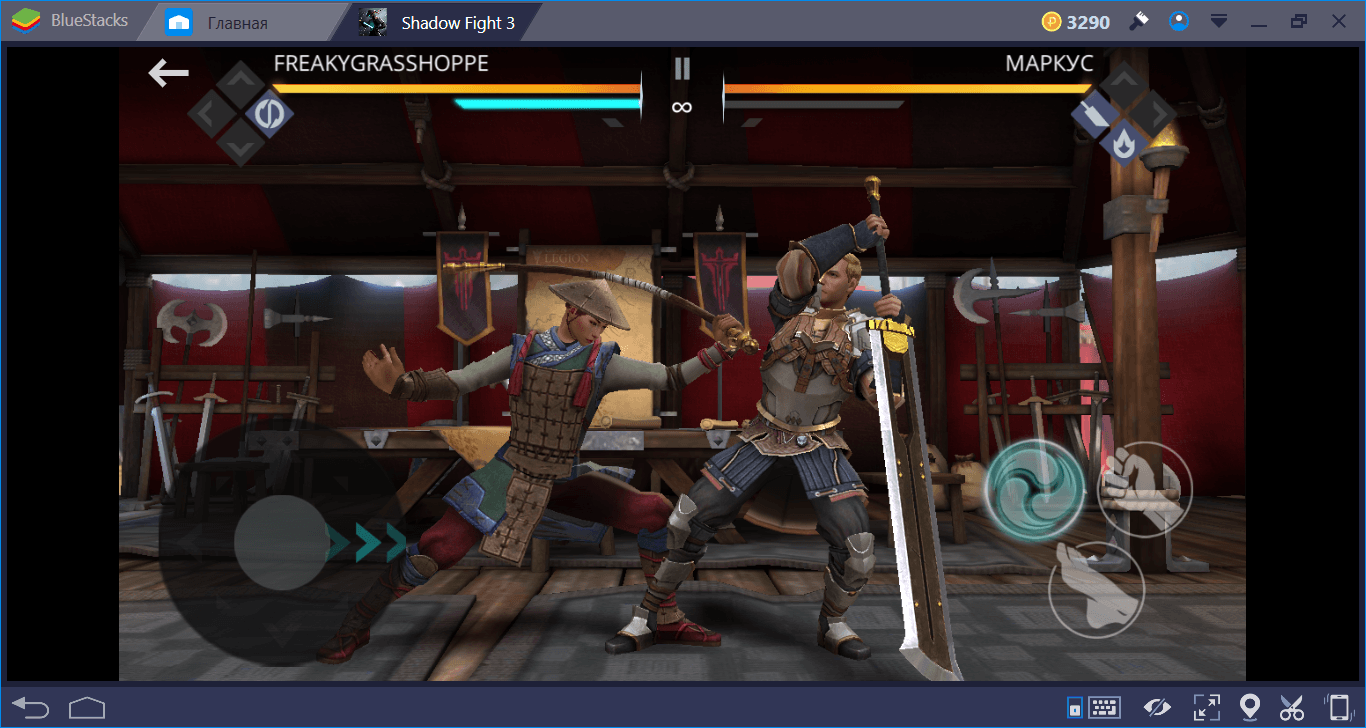The width and height of the screenshot is (1366, 728).
Task: Activate the glowing shadow form button
Action: click(1034, 489)
